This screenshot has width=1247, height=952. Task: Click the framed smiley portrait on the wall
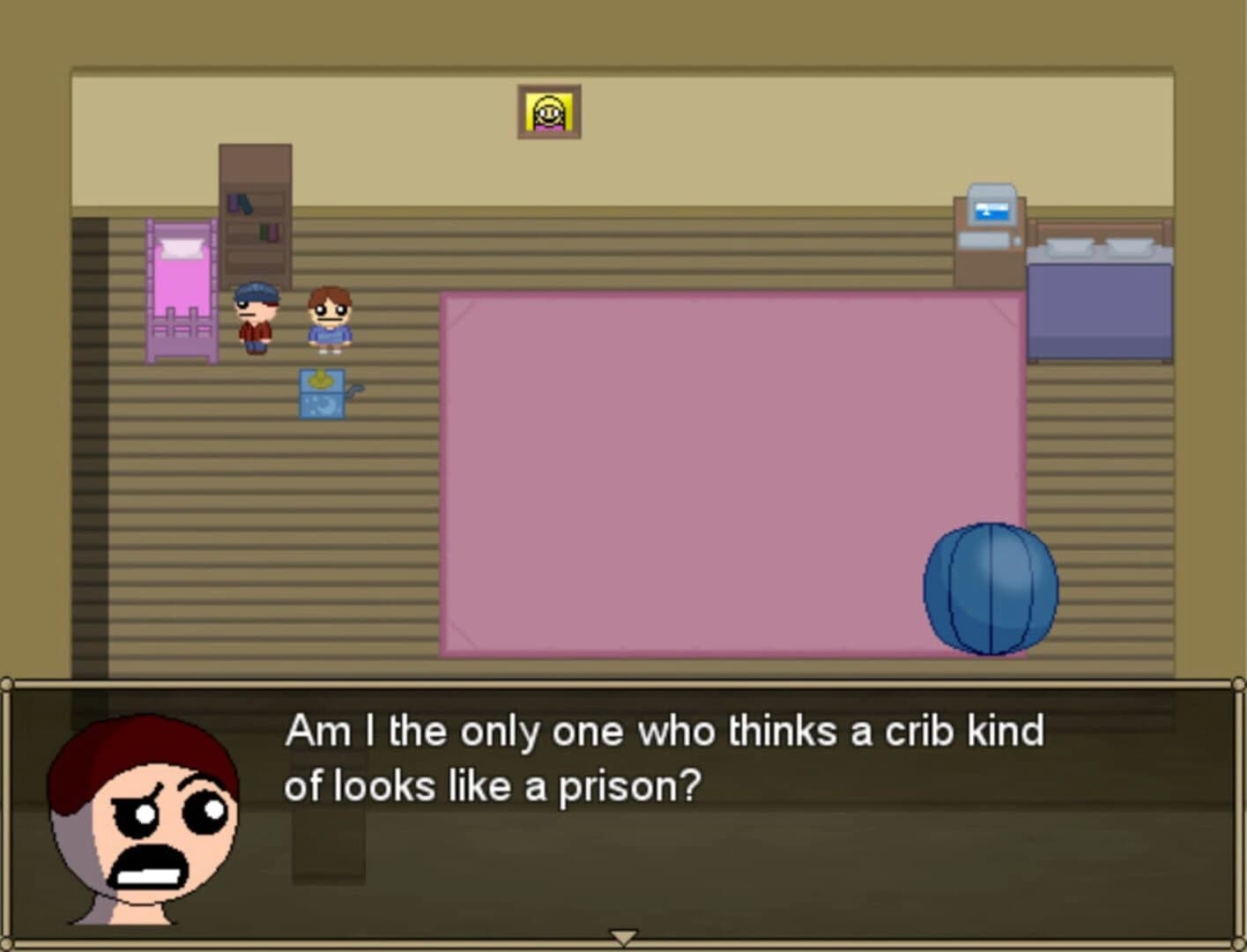click(x=550, y=111)
